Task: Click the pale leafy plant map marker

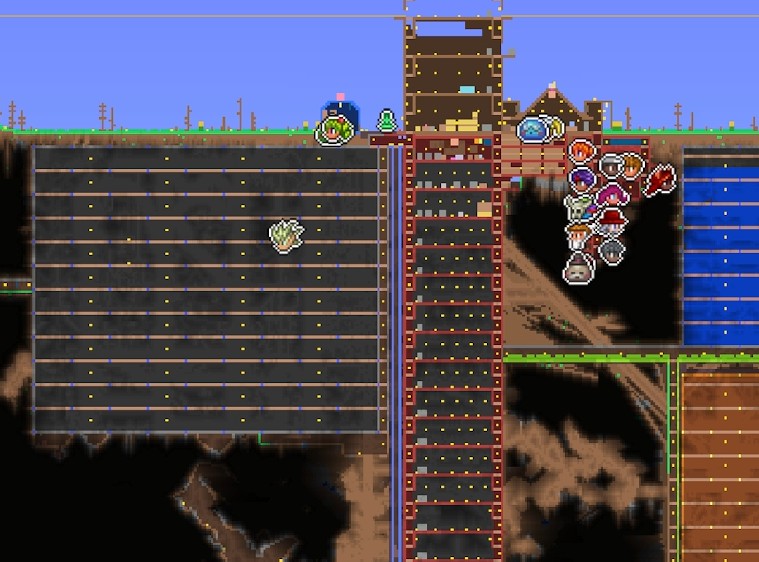Action: (x=286, y=236)
